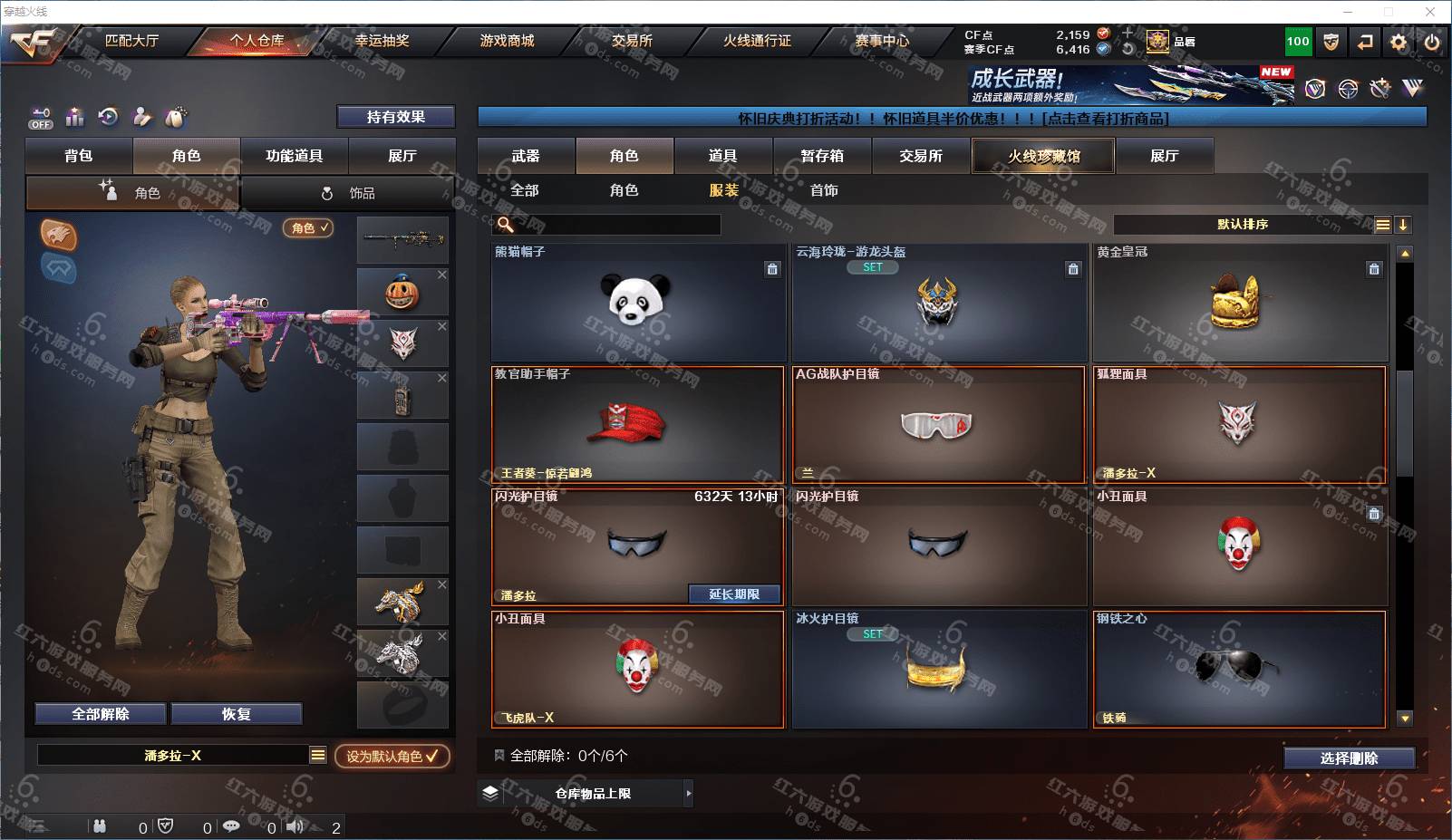Set as default character with 设为默认角色

392,756
